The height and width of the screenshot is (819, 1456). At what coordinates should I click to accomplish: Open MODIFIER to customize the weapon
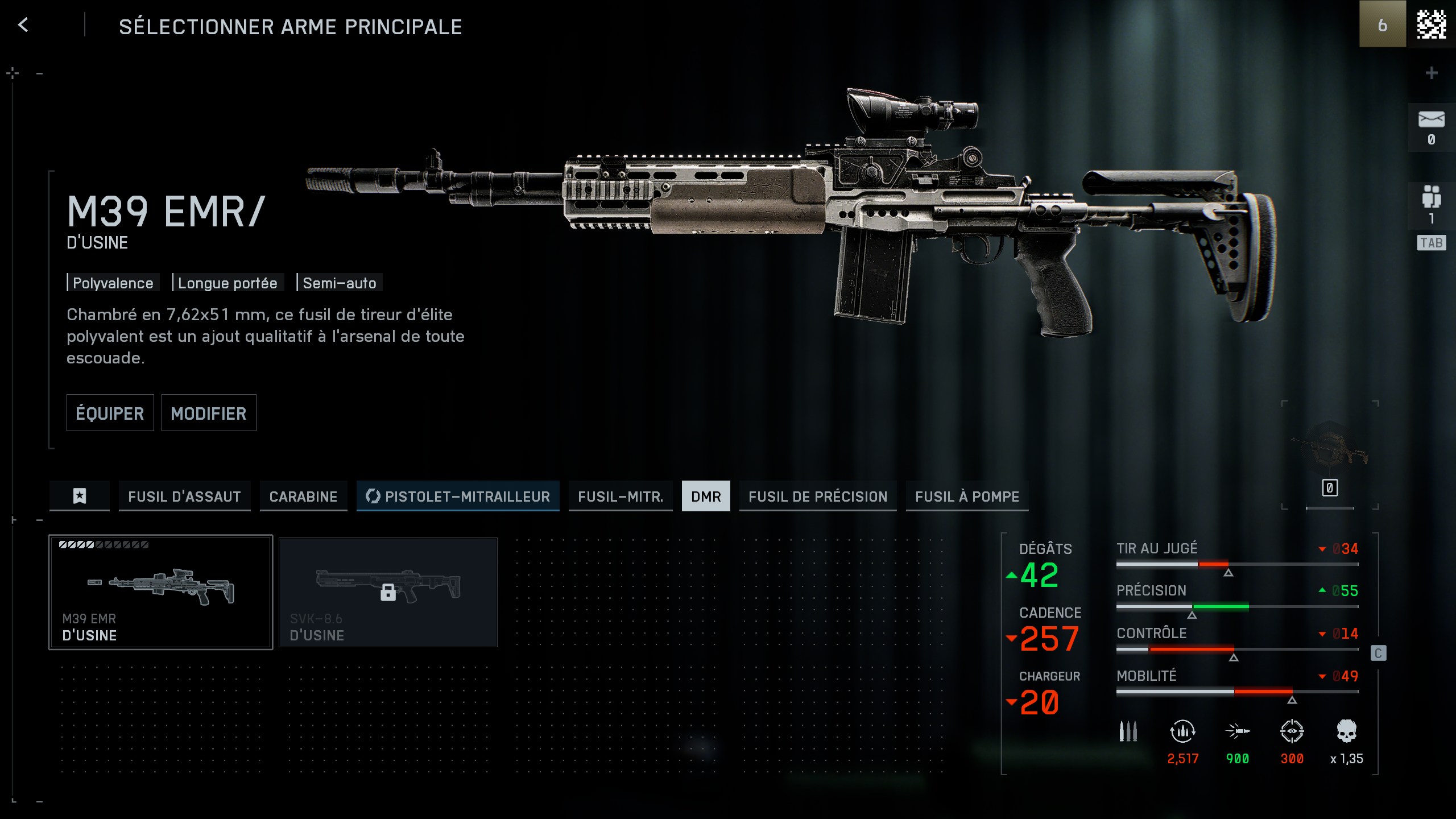pos(209,413)
